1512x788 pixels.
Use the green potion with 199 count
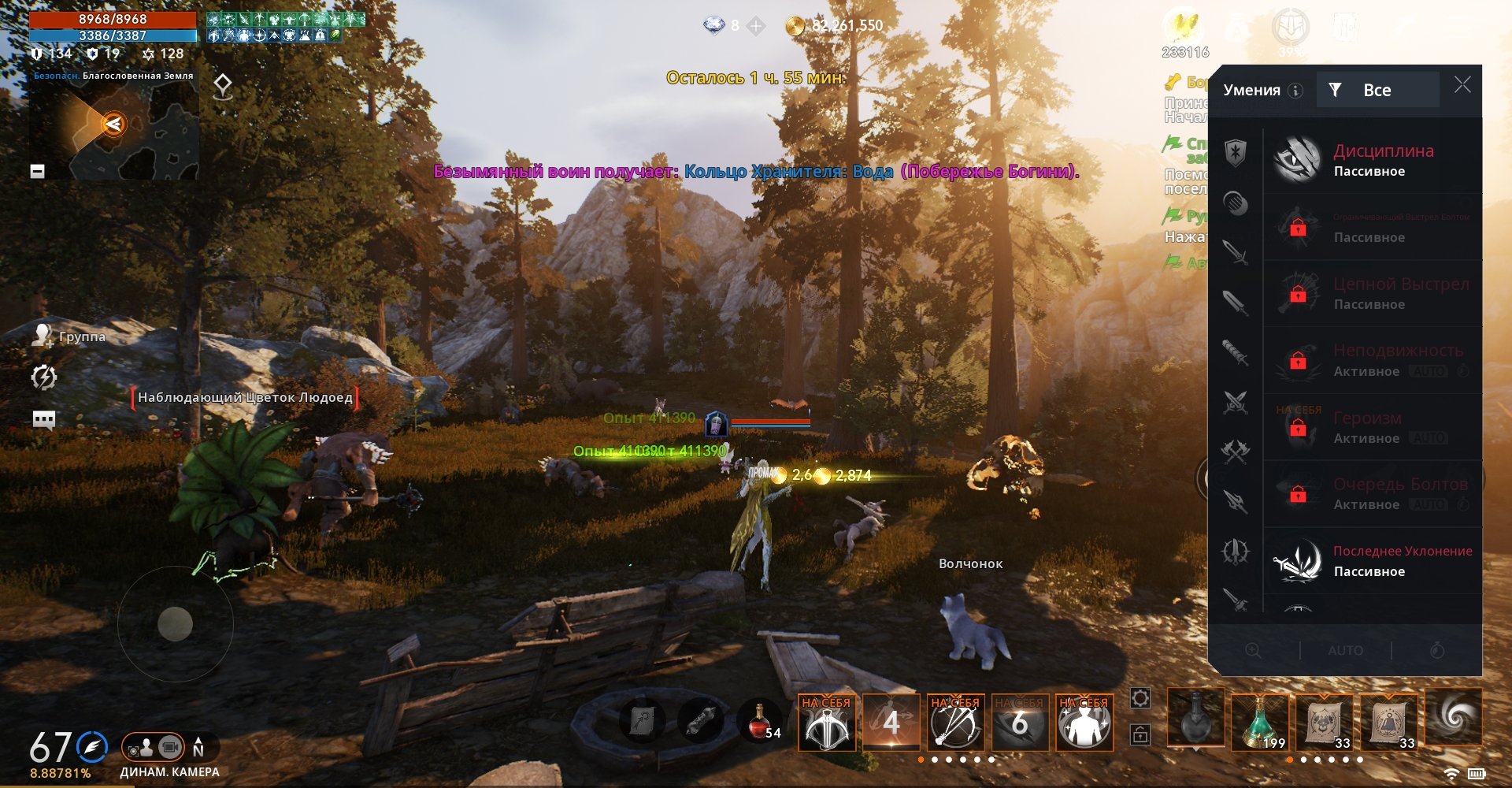pos(1260,721)
